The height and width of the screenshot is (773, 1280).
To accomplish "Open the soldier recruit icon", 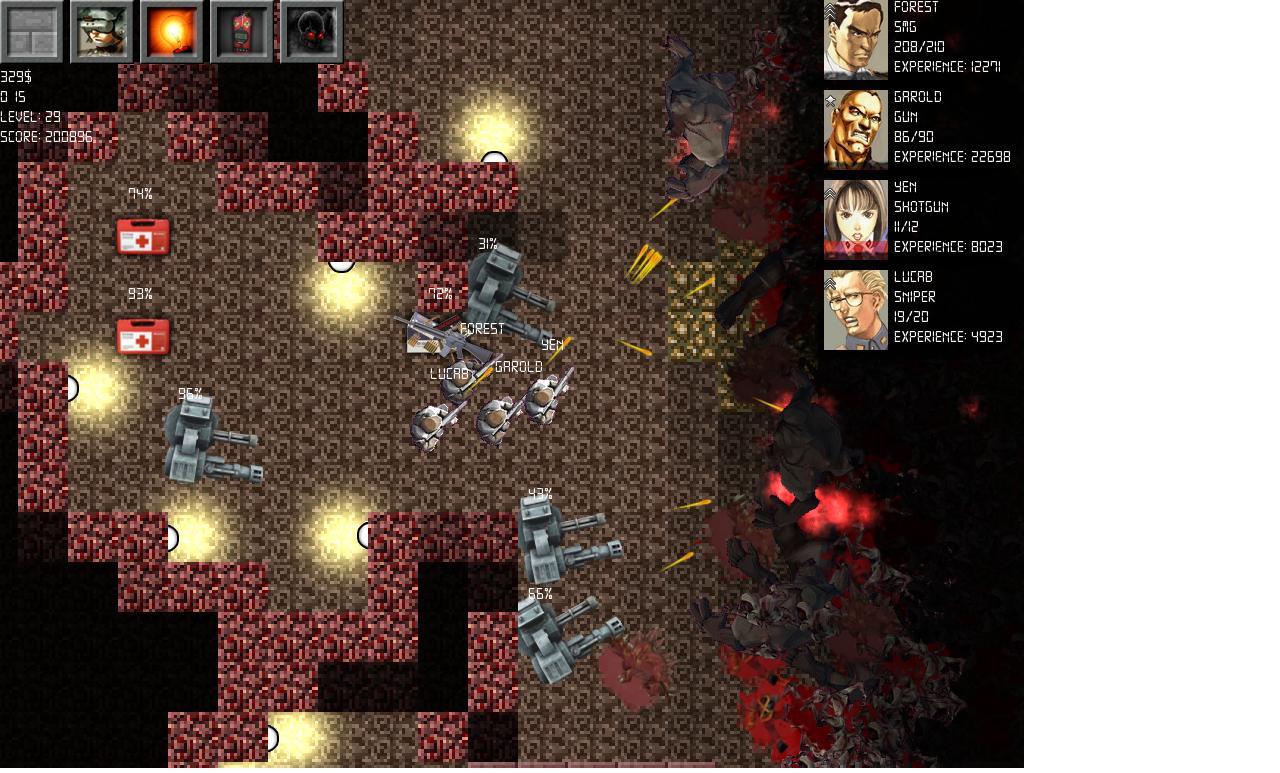I will pos(102,31).
